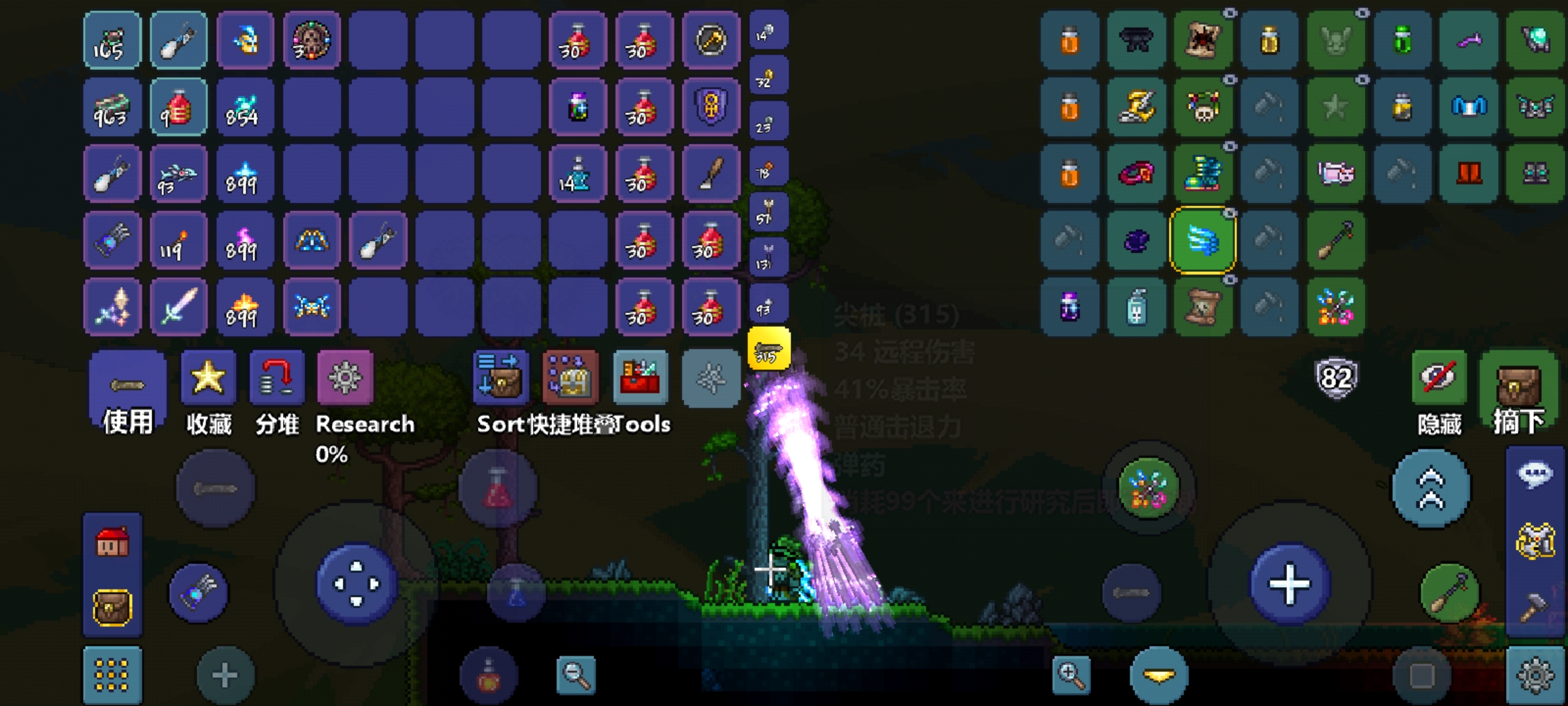Viewport: 1568px width, 706px height.
Task: Open the settings gear in the corner
Action: [x=1535, y=676]
